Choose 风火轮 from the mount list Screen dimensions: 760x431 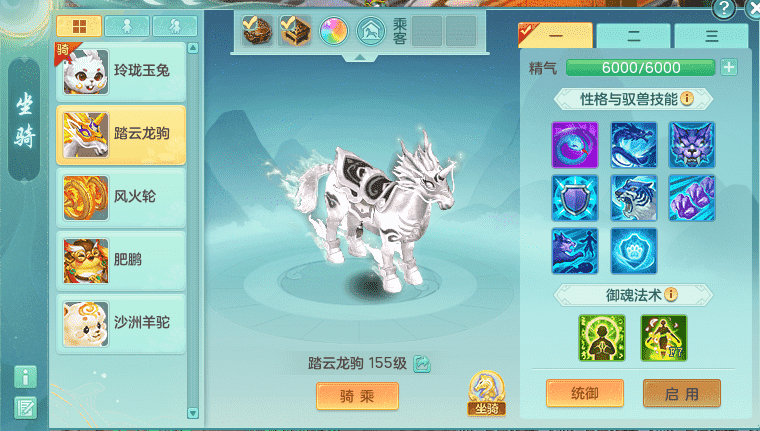click(120, 197)
